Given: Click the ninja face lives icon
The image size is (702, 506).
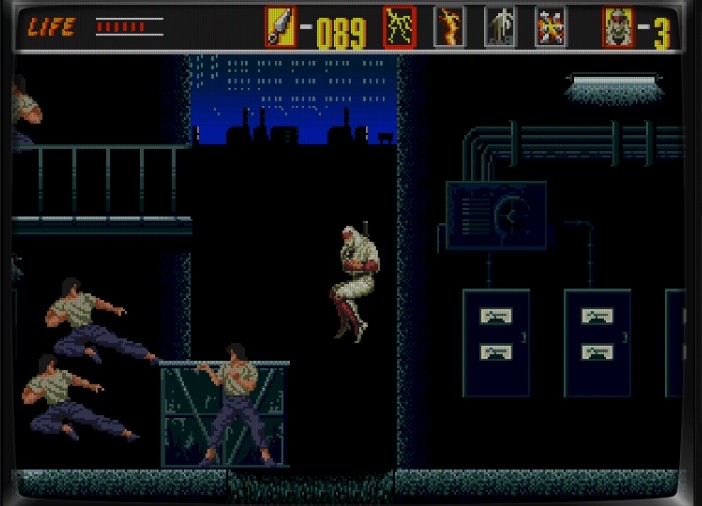Looking at the screenshot, I should pos(618,27).
